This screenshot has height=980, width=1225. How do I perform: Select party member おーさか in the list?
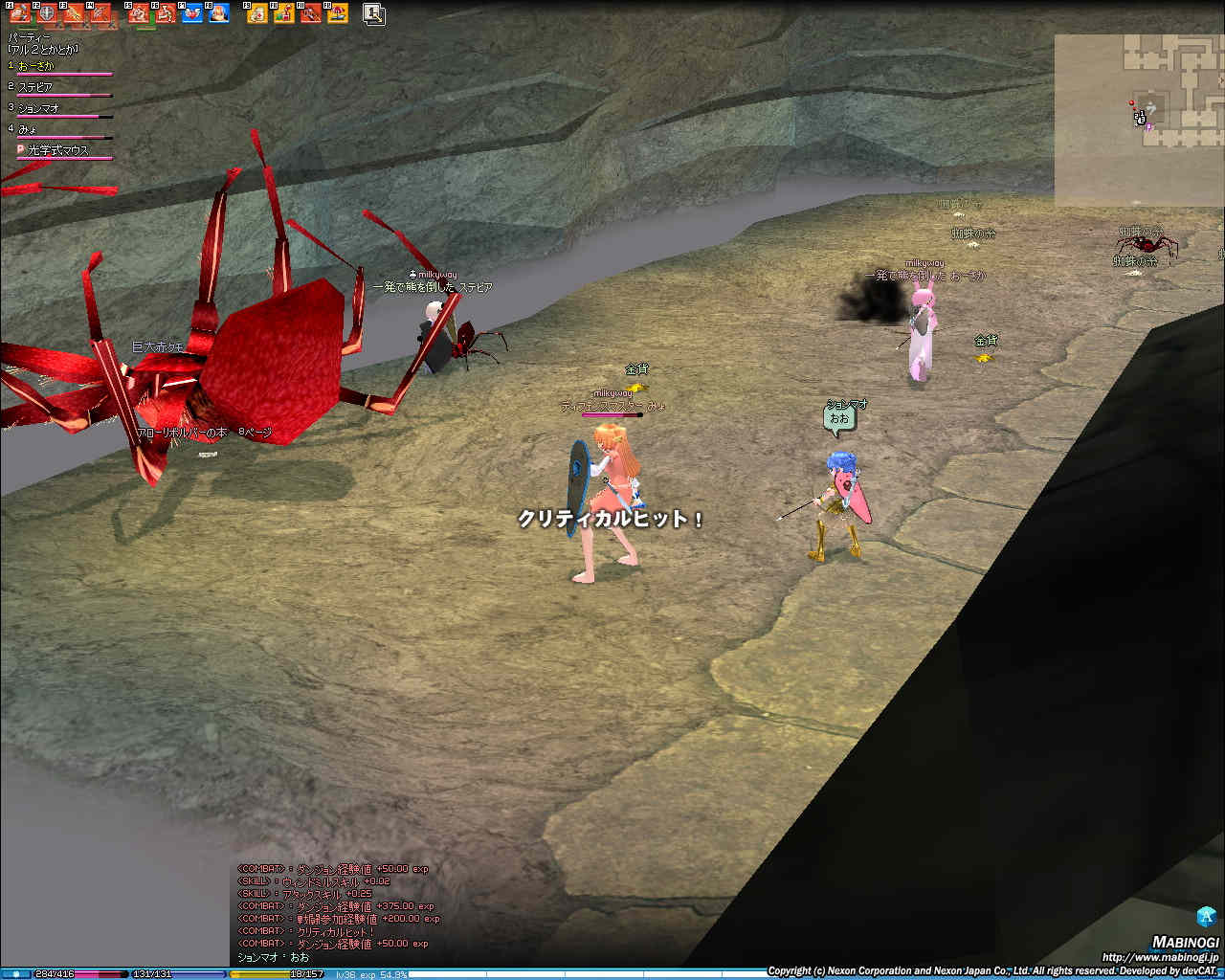click(36, 66)
